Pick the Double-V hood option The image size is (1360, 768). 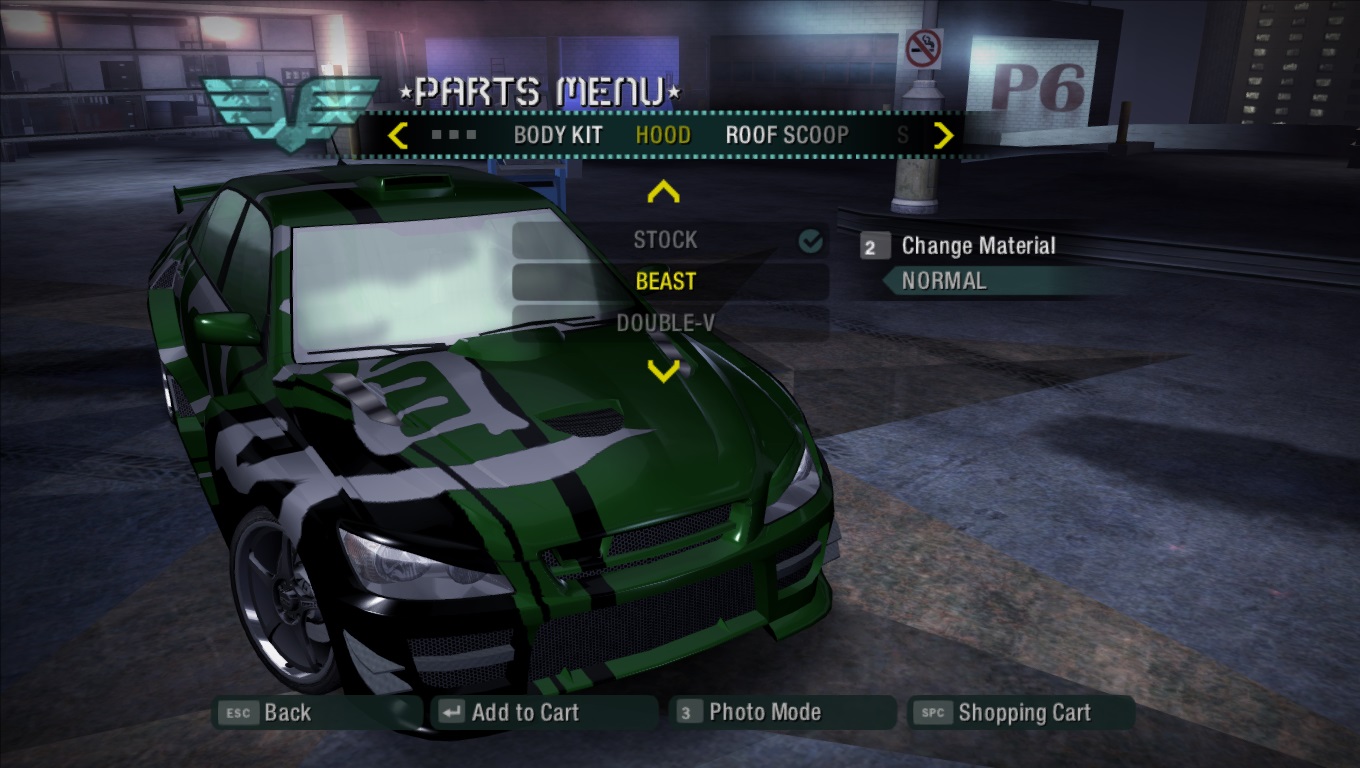[x=666, y=323]
